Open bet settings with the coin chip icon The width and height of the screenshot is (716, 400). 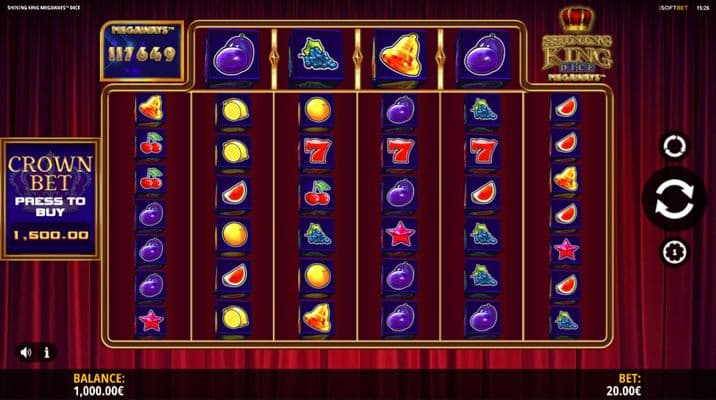click(674, 250)
